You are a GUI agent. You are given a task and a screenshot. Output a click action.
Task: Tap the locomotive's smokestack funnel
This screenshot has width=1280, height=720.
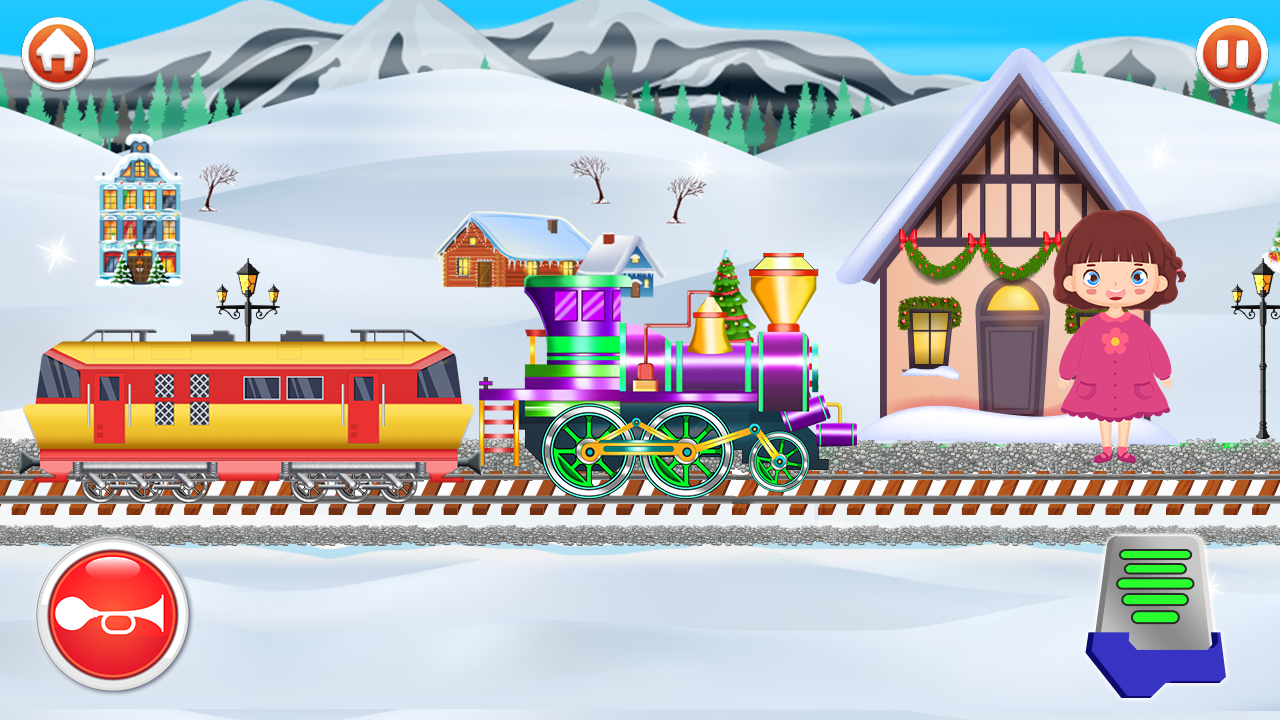click(785, 290)
